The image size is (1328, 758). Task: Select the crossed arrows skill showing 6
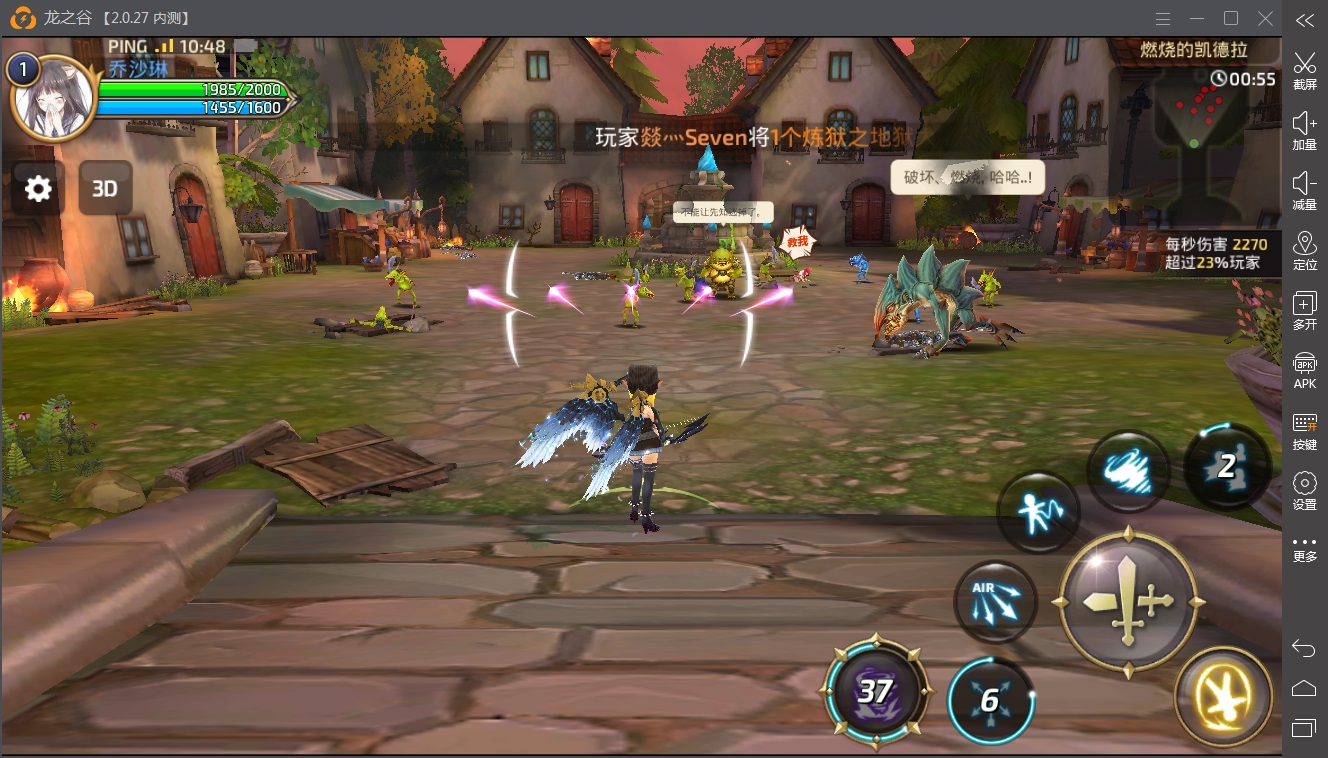click(x=990, y=700)
